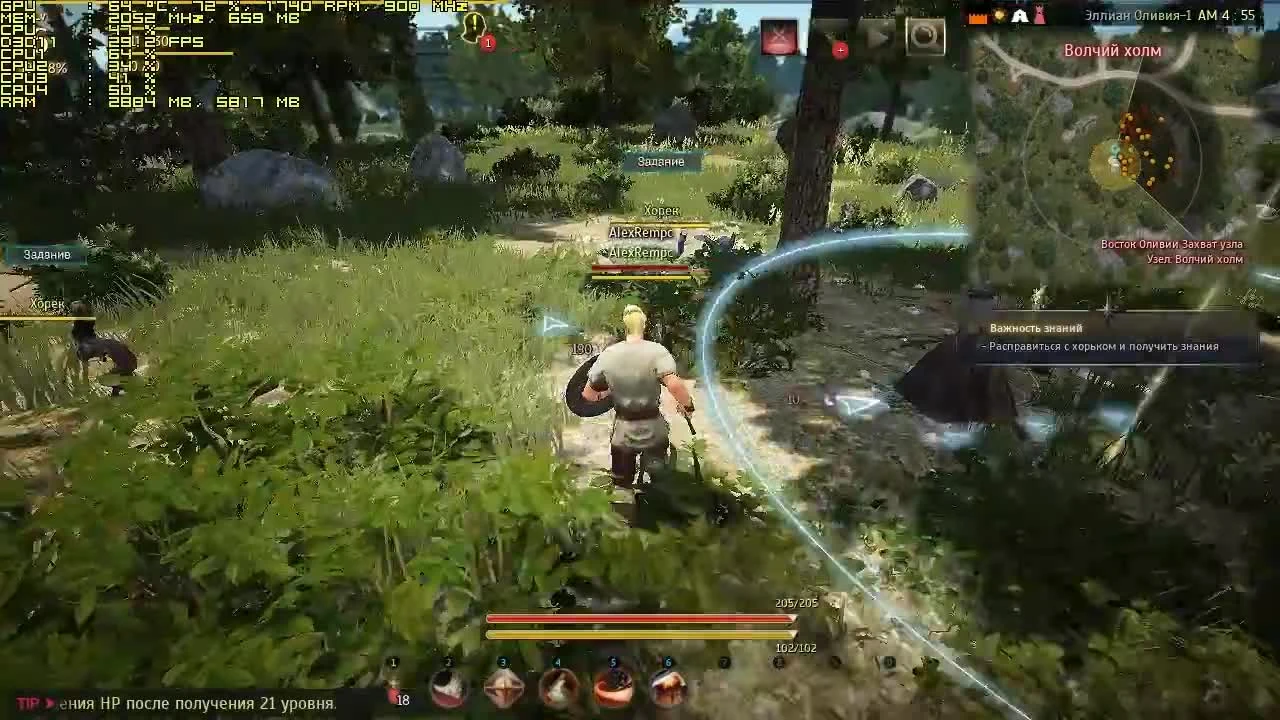The image size is (1280, 720).
Task: Click the gold coin icon above the minimap
Action: pos(1000,17)
